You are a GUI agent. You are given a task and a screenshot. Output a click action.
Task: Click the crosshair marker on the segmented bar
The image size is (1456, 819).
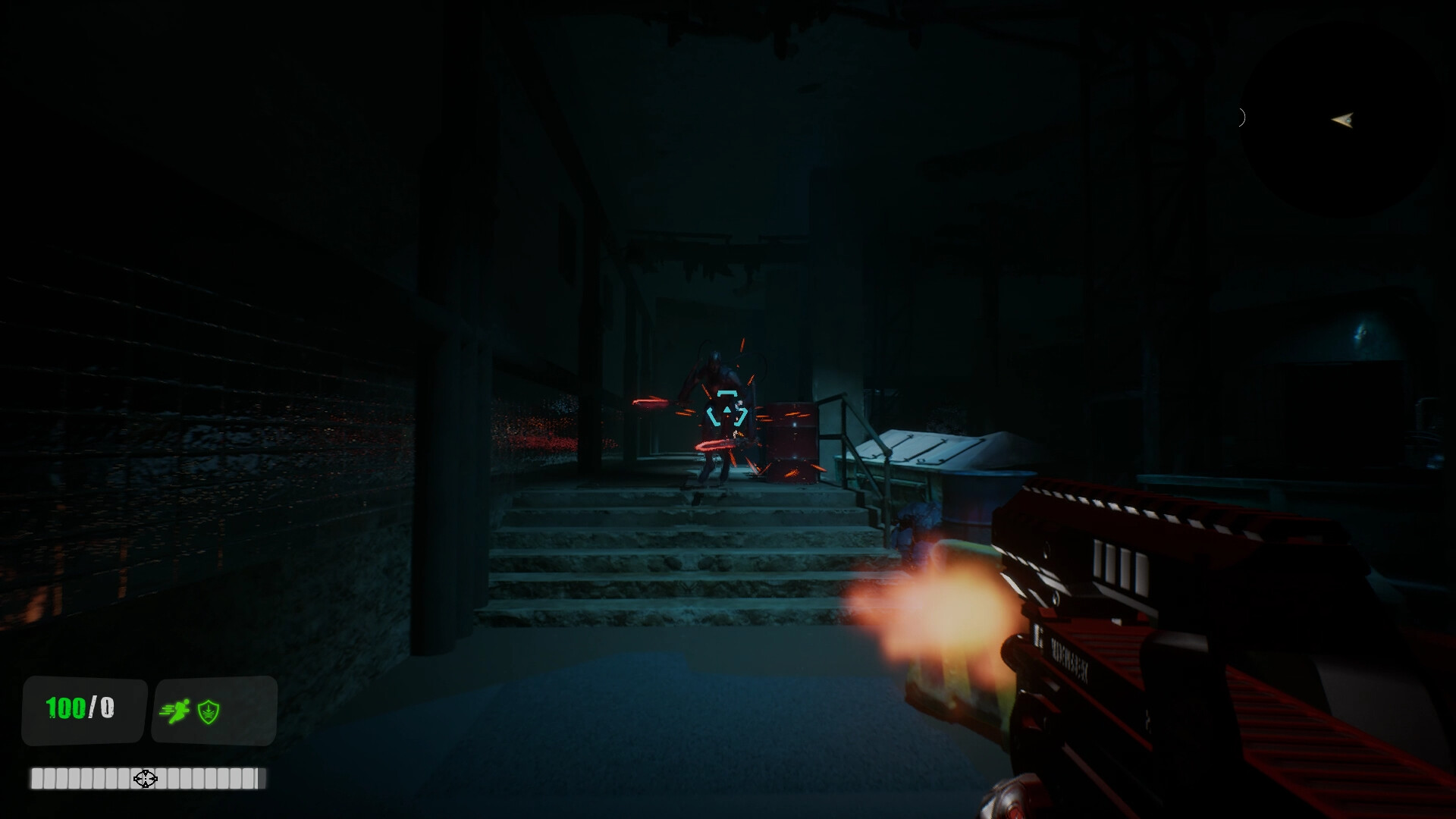click(x=144, y=779)
